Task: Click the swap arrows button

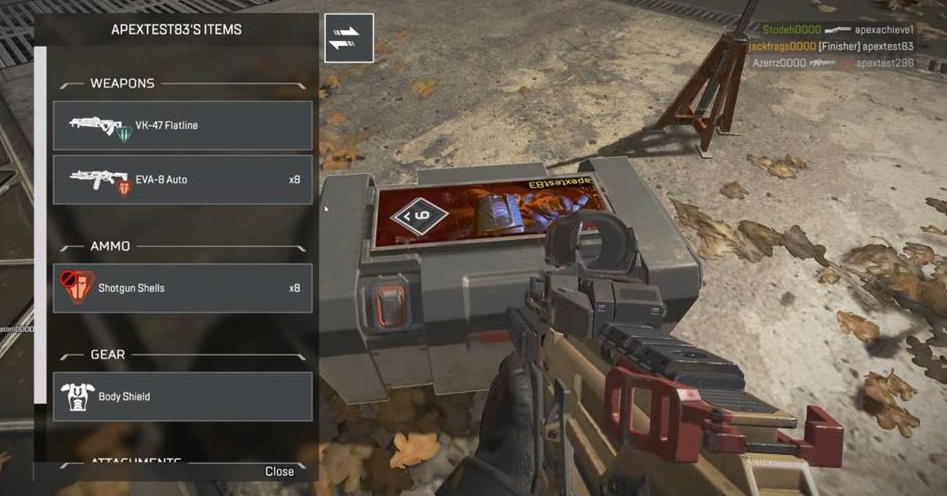Action: pyautogui.click(x=349, y=38)
